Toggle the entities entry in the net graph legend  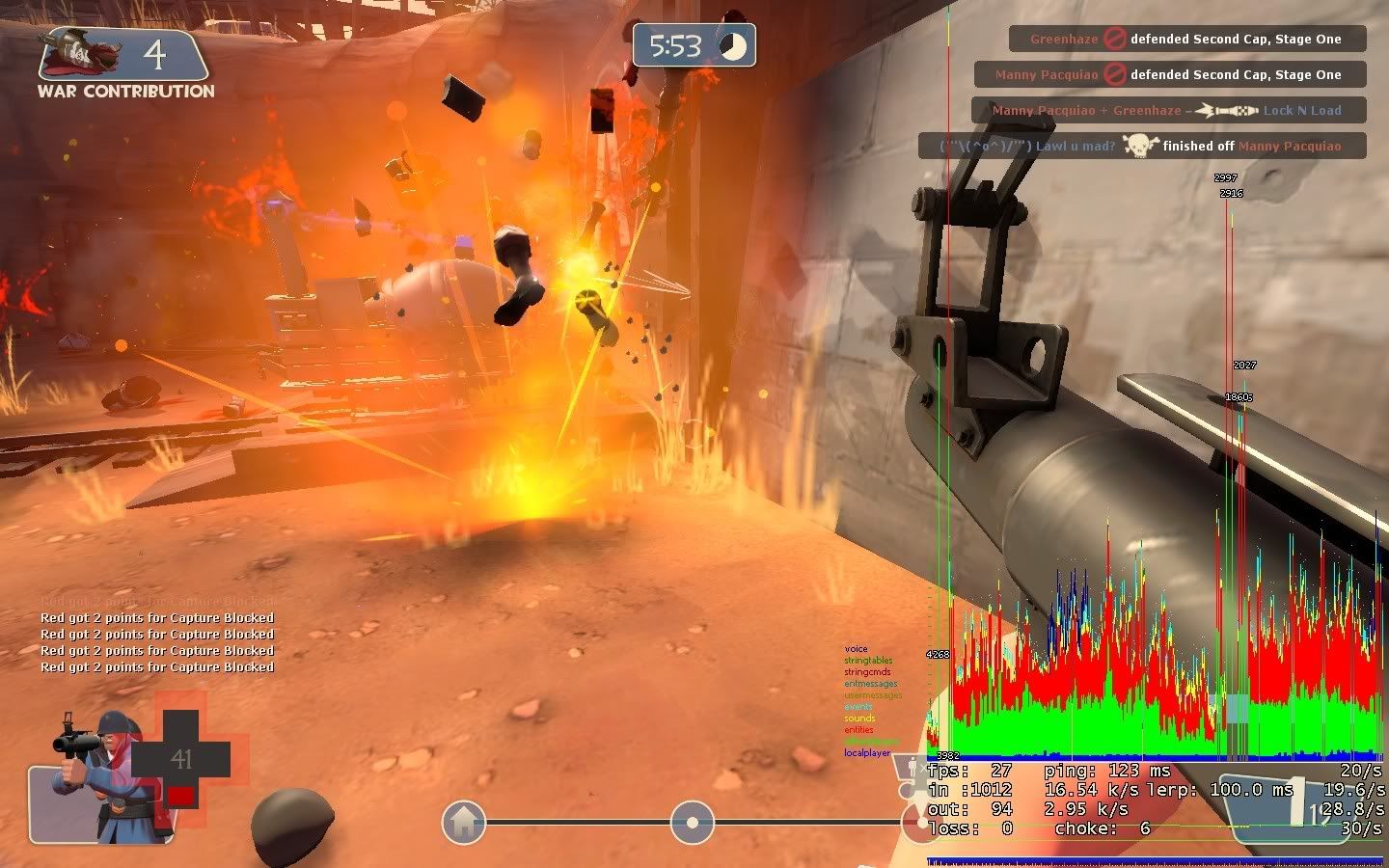[x=858, y=729]
